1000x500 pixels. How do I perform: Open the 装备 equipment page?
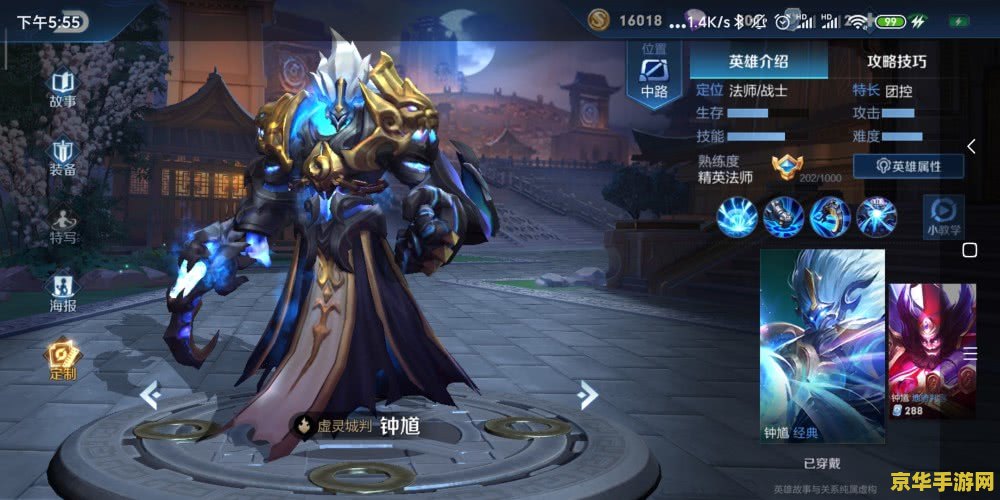tap(63, 157)
